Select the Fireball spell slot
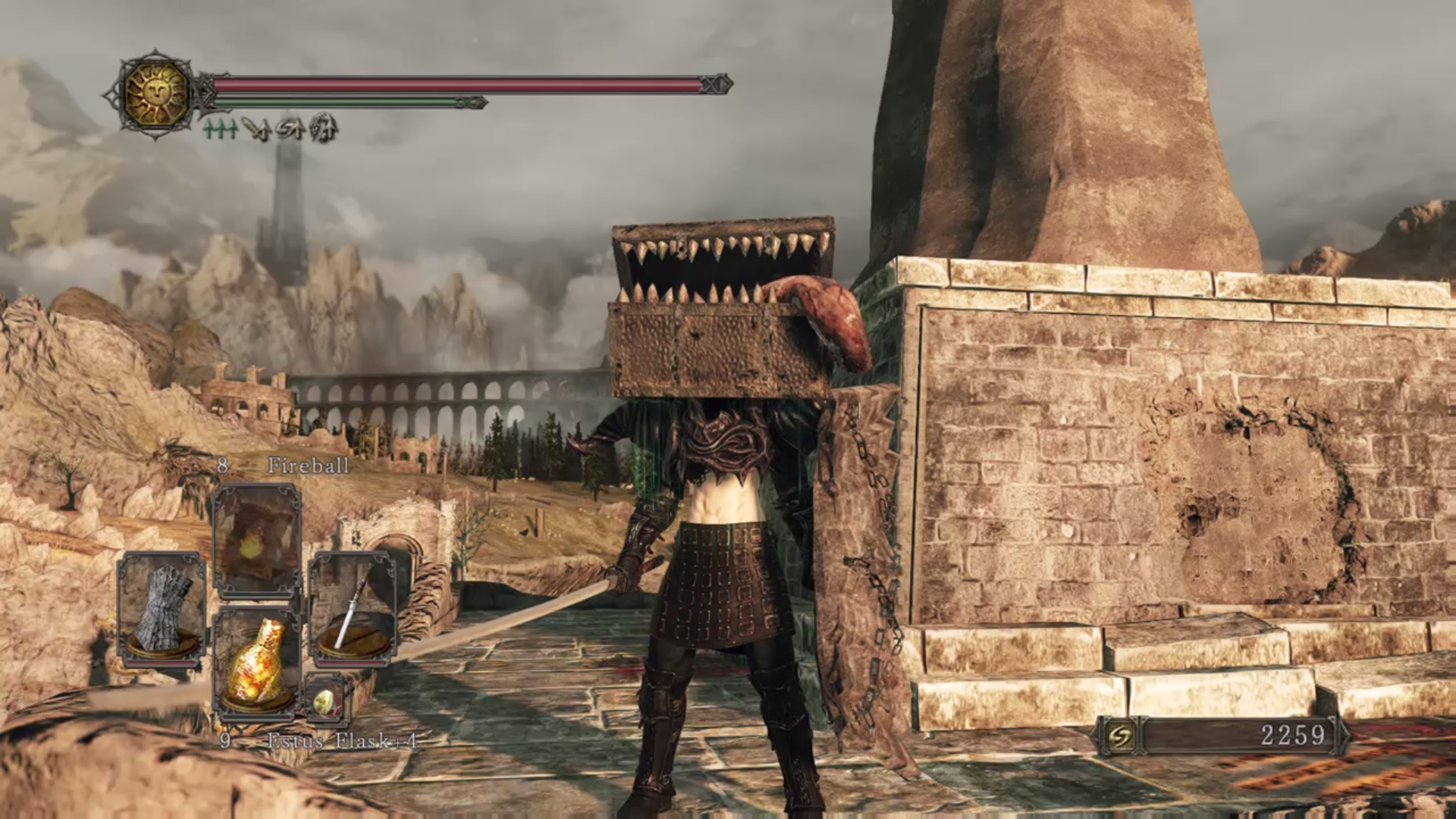The height and width of the screenshot is (819, 1456). (x=256, y=540)
